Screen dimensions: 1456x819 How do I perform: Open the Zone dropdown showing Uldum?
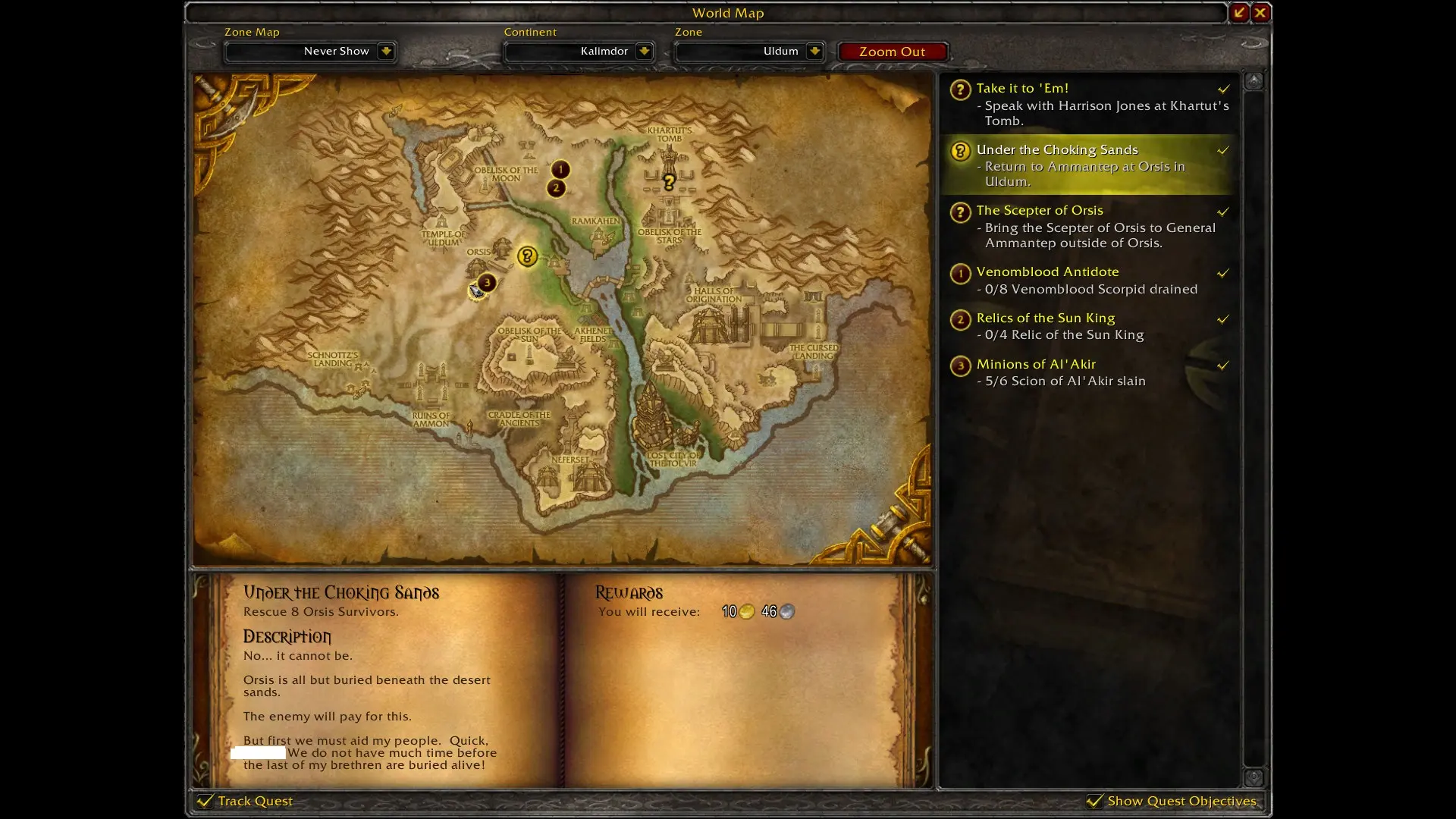[814, 52]
